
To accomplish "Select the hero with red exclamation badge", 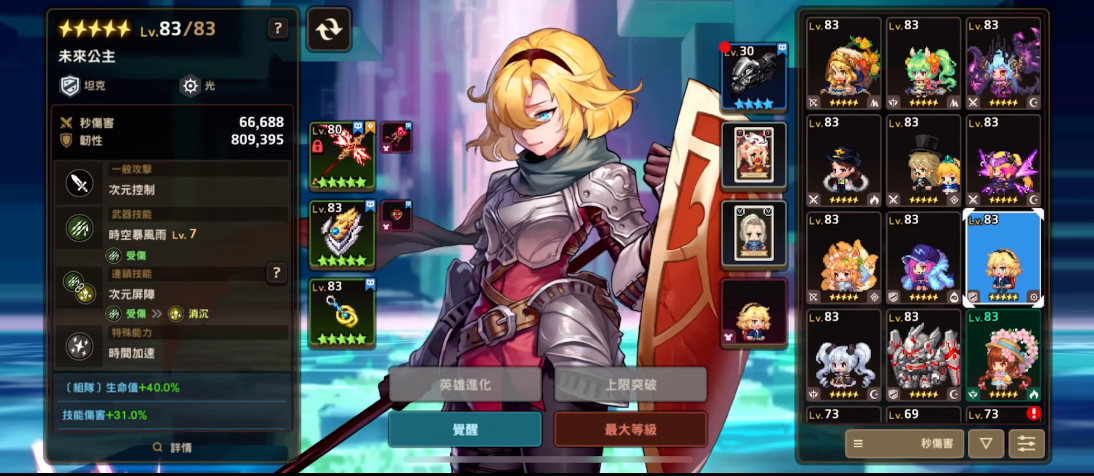I will (x=1003, y=413).
